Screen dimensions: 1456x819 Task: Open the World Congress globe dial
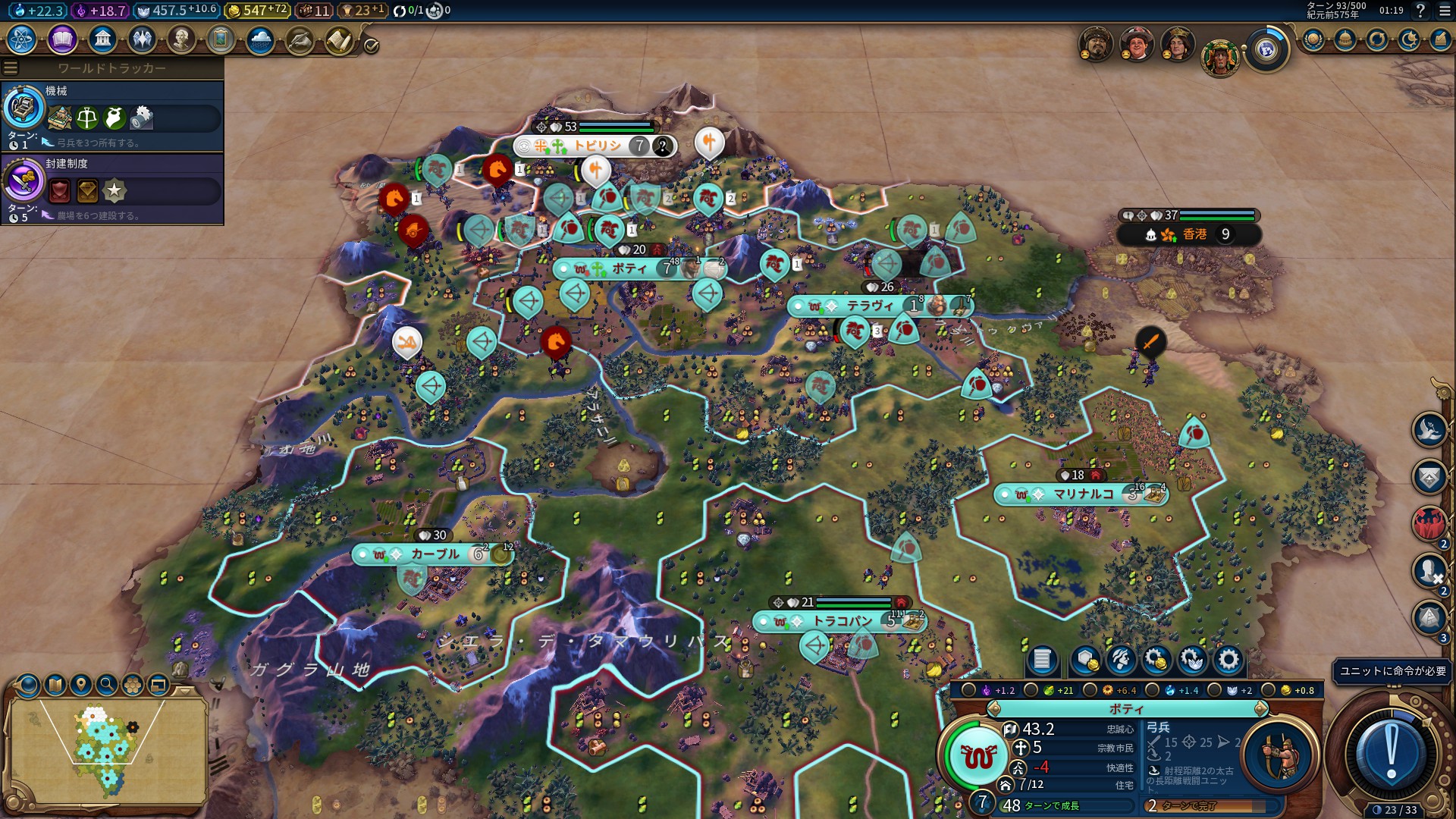[1266, 50]
